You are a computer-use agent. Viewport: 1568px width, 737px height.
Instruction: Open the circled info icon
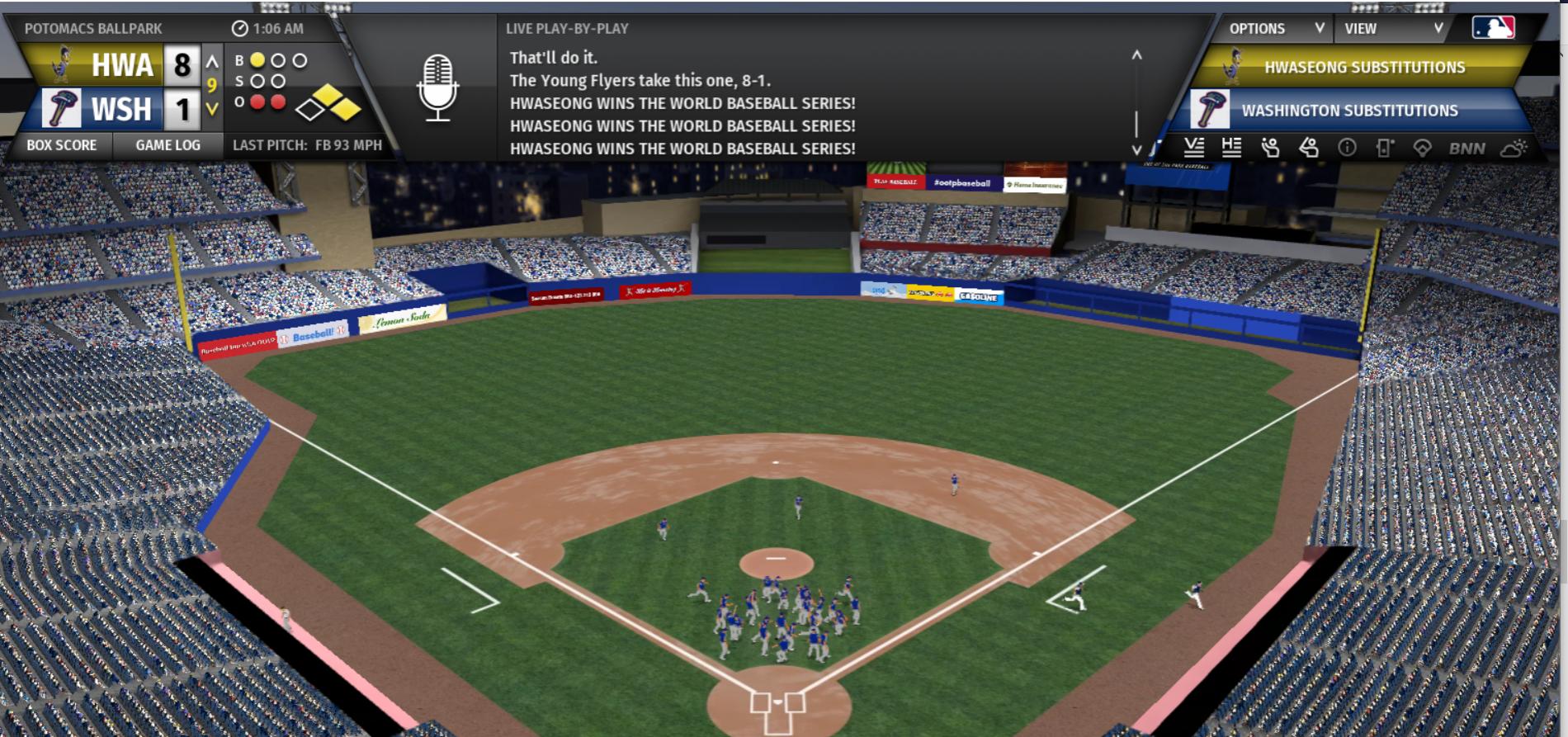click(x=1347, y=148)
